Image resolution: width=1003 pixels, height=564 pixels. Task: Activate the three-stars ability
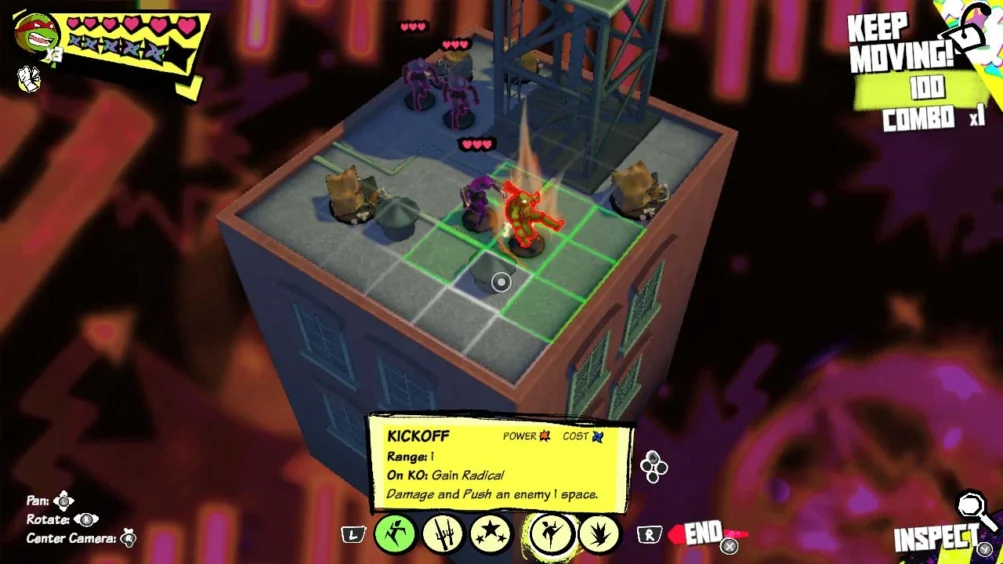(491, 533)
